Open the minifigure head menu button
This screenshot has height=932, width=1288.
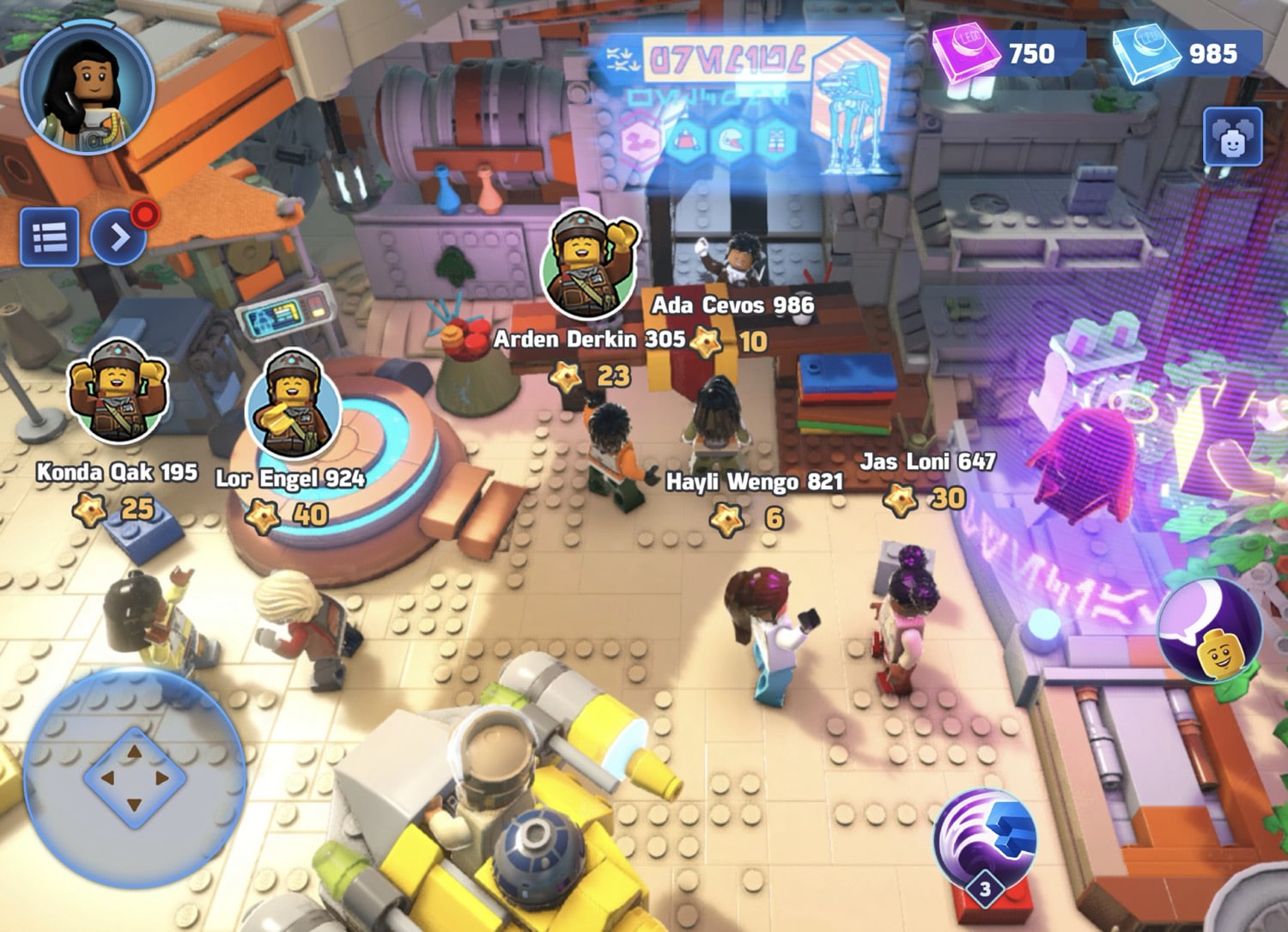[x=1232, y=137]
